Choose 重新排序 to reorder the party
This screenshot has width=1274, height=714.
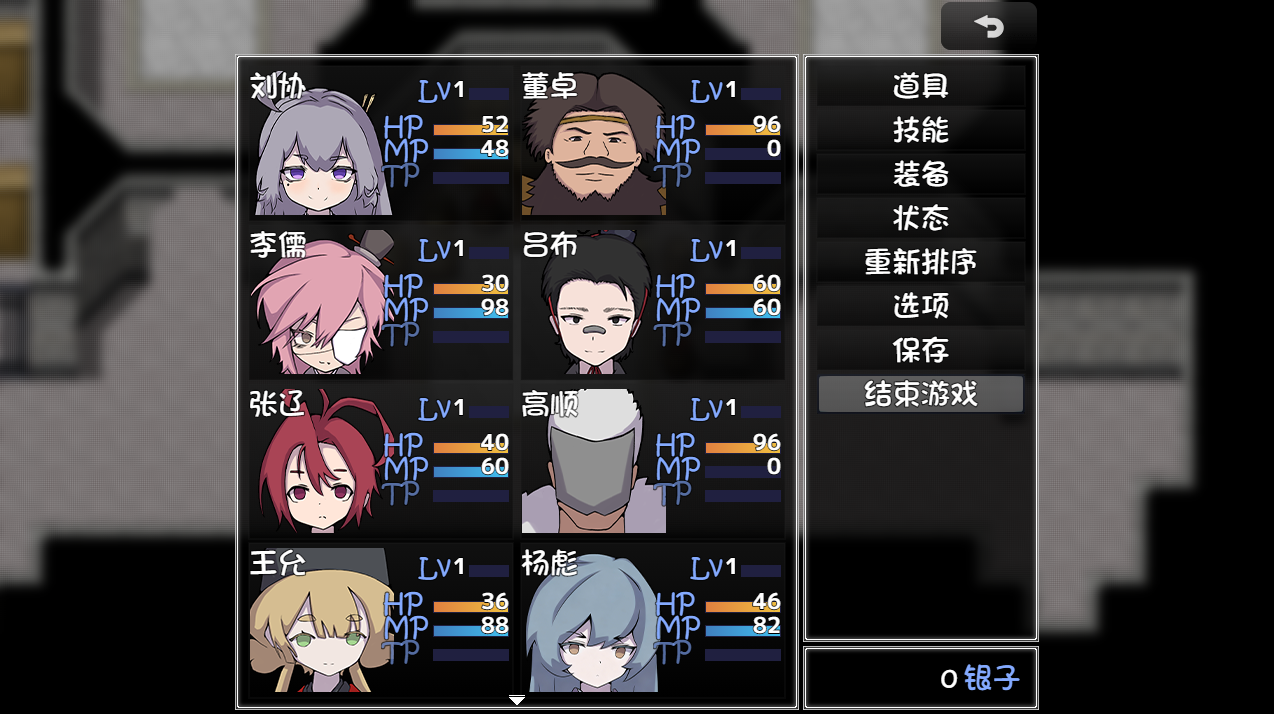920,262
